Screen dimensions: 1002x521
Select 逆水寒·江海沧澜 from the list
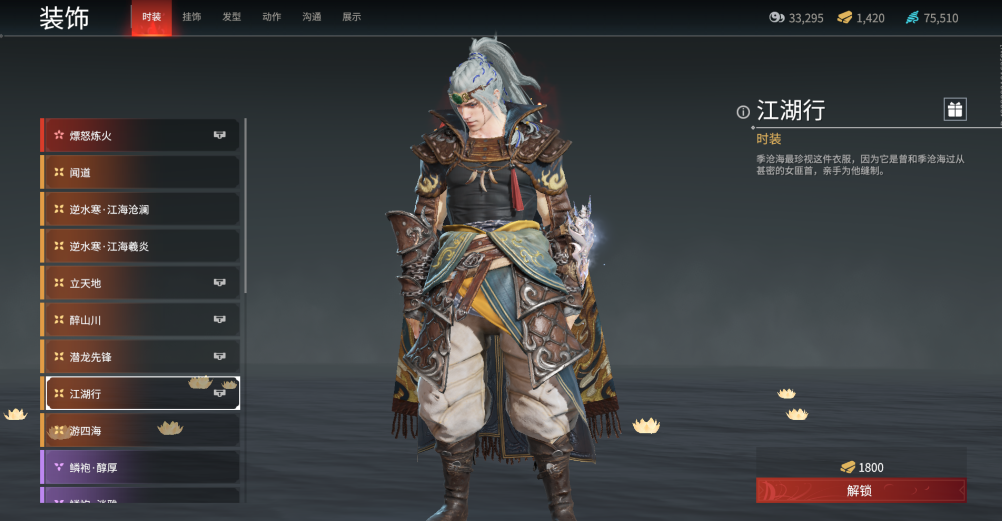[140, 209]
